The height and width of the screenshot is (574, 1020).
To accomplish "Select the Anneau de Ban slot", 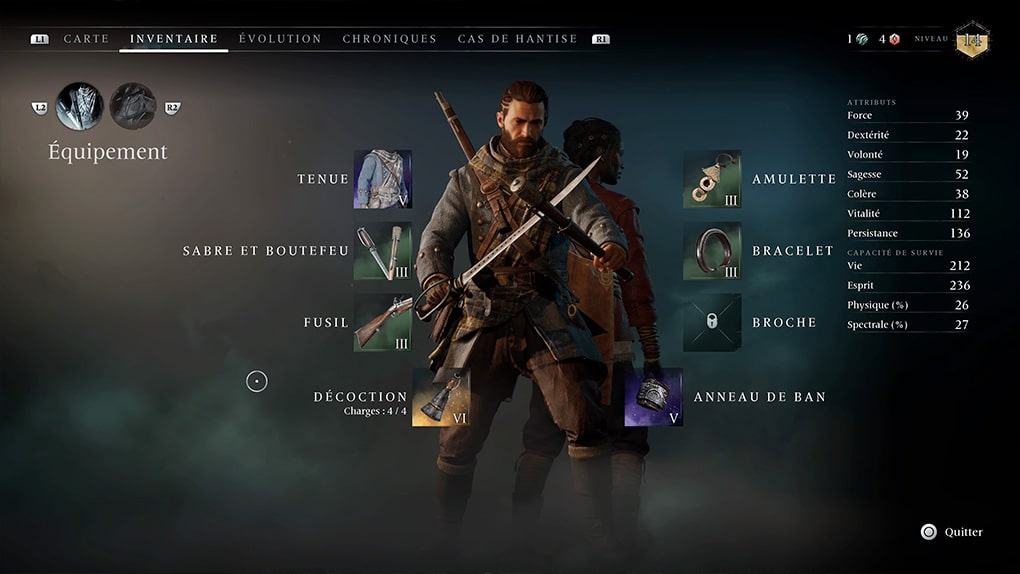I will pos(654,397).
